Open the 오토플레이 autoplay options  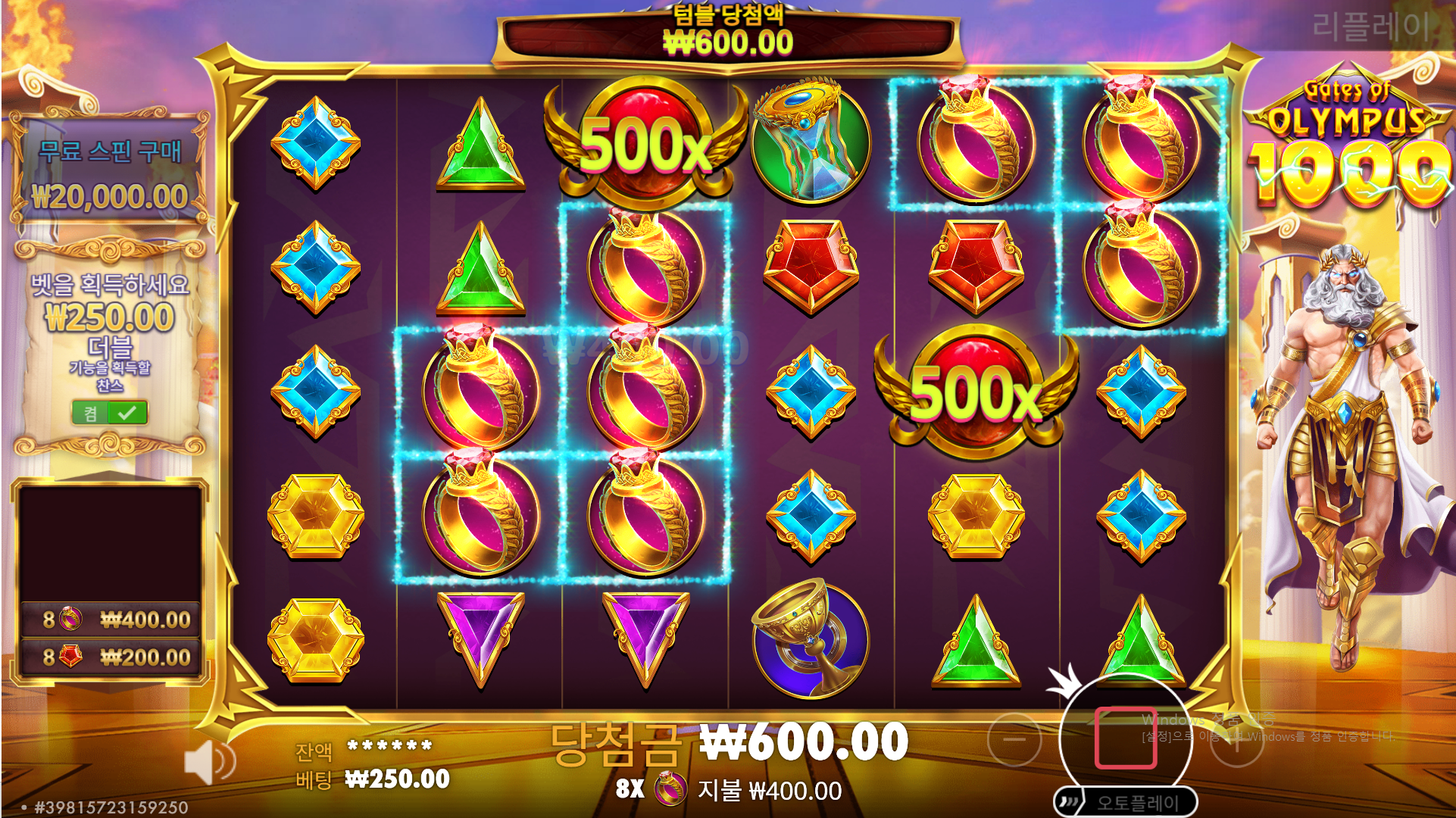pyautogui.click(x=1126, y=802)
